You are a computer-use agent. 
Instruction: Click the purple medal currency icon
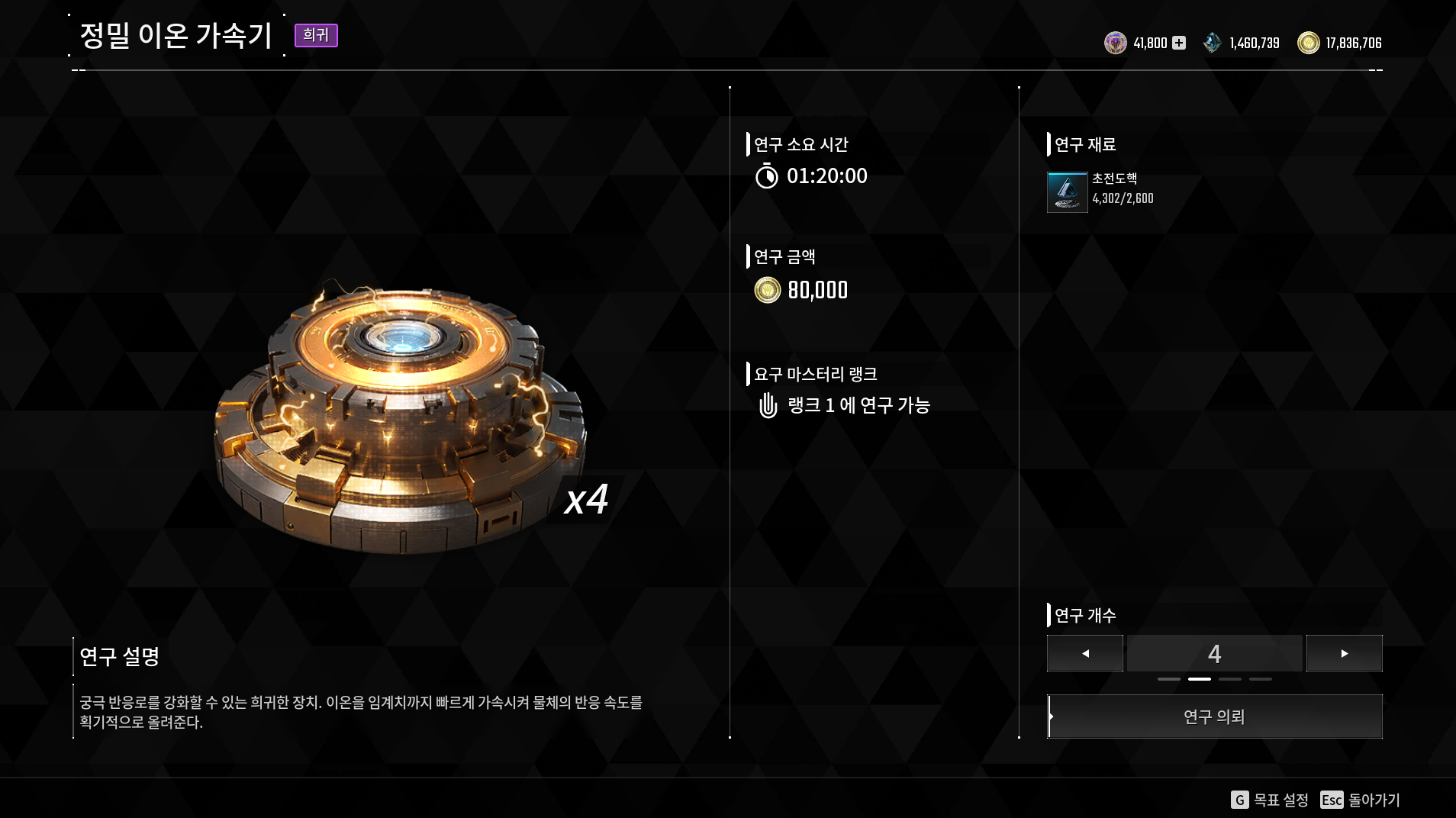[x=1116, y=43]
